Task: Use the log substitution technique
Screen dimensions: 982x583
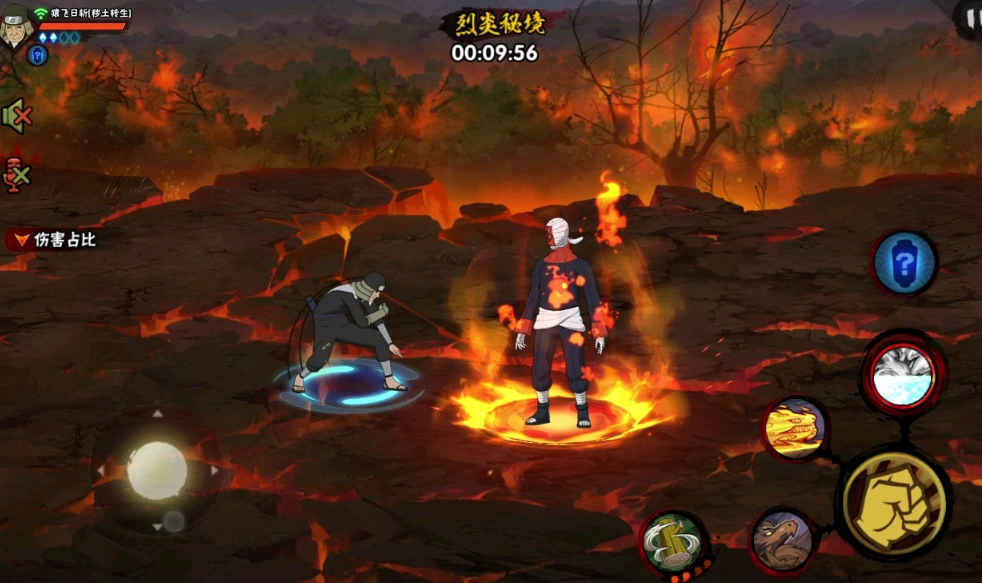Action: [674, 543]
